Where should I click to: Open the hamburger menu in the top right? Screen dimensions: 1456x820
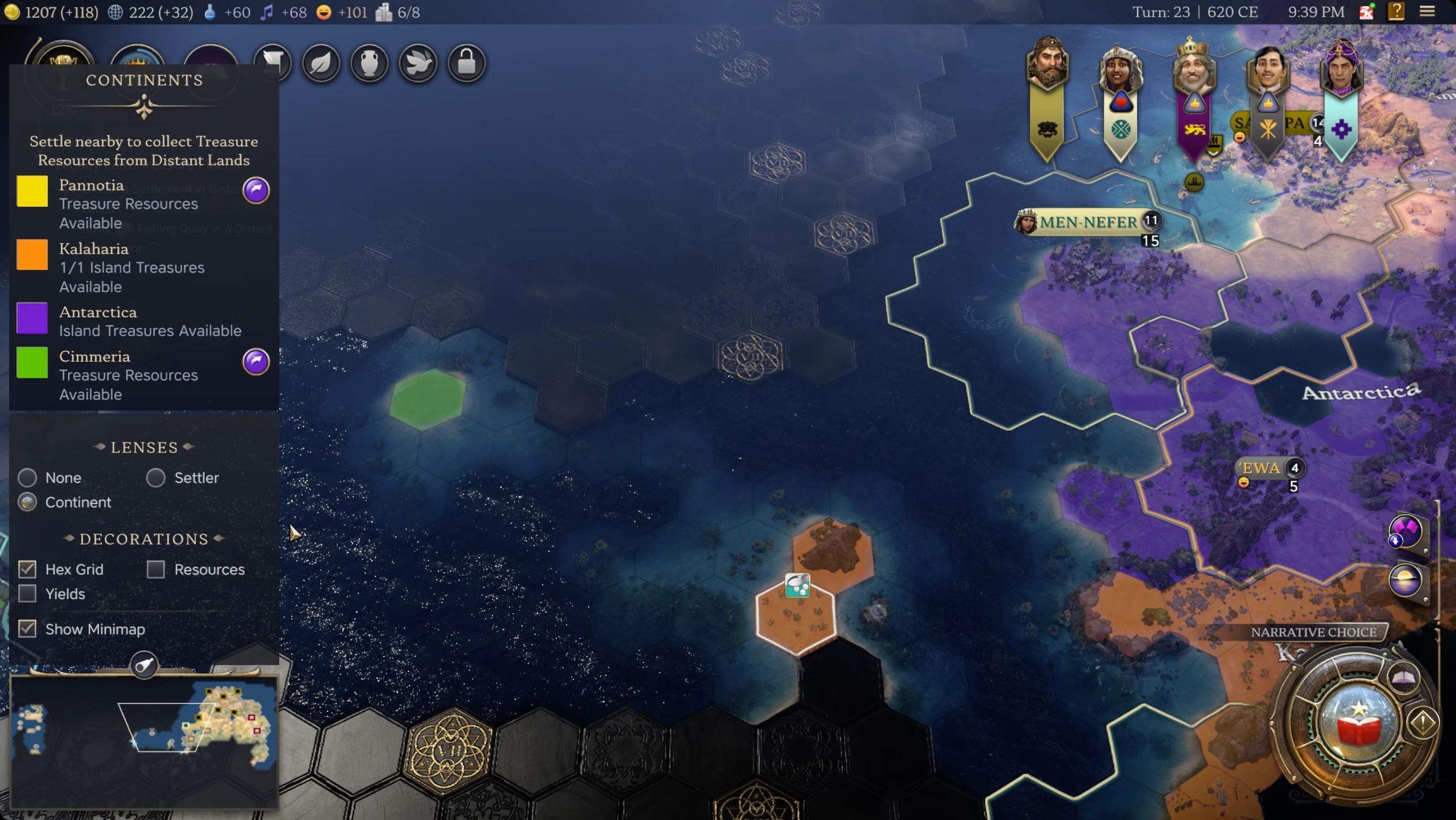(x=1428, y=12)
